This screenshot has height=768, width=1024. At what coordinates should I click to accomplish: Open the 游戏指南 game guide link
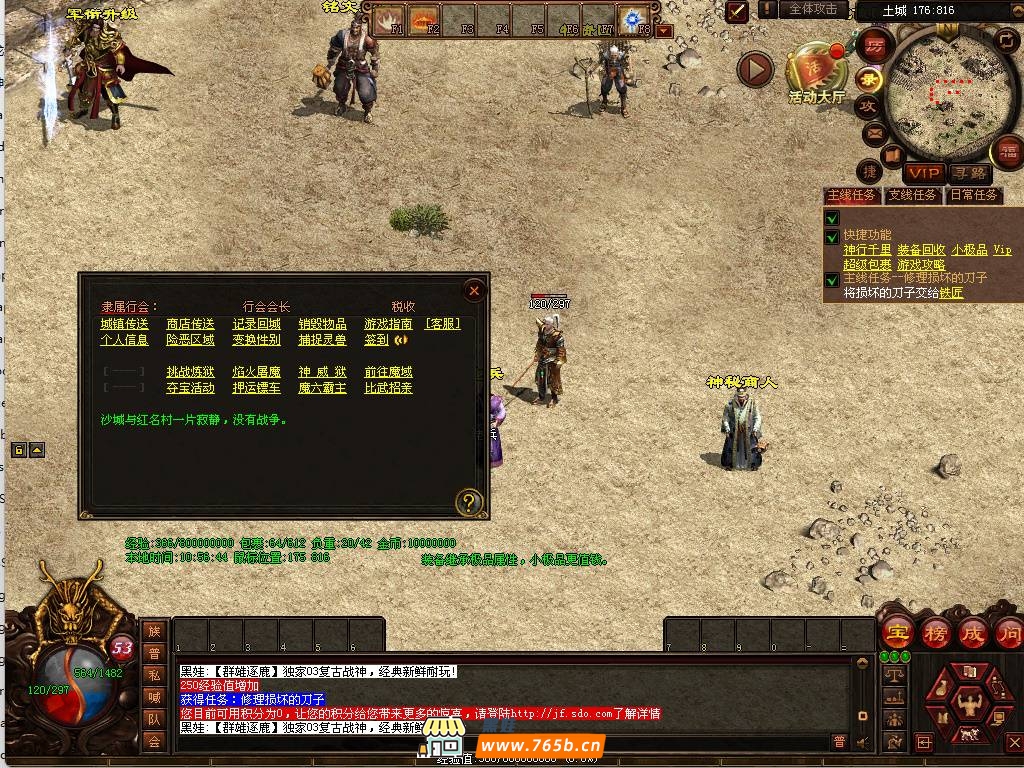tap(388, 324)
